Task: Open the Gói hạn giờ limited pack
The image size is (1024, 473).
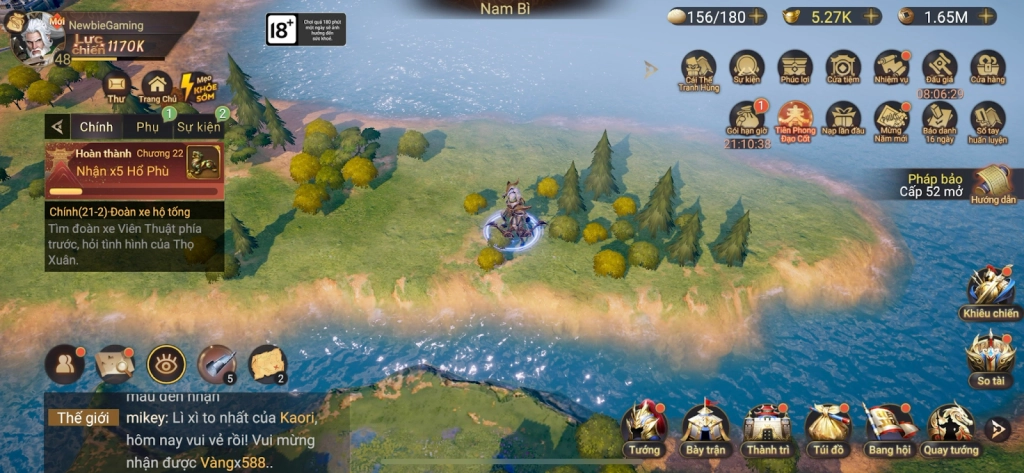Action: pyautogui.click(x=747, y=120)
